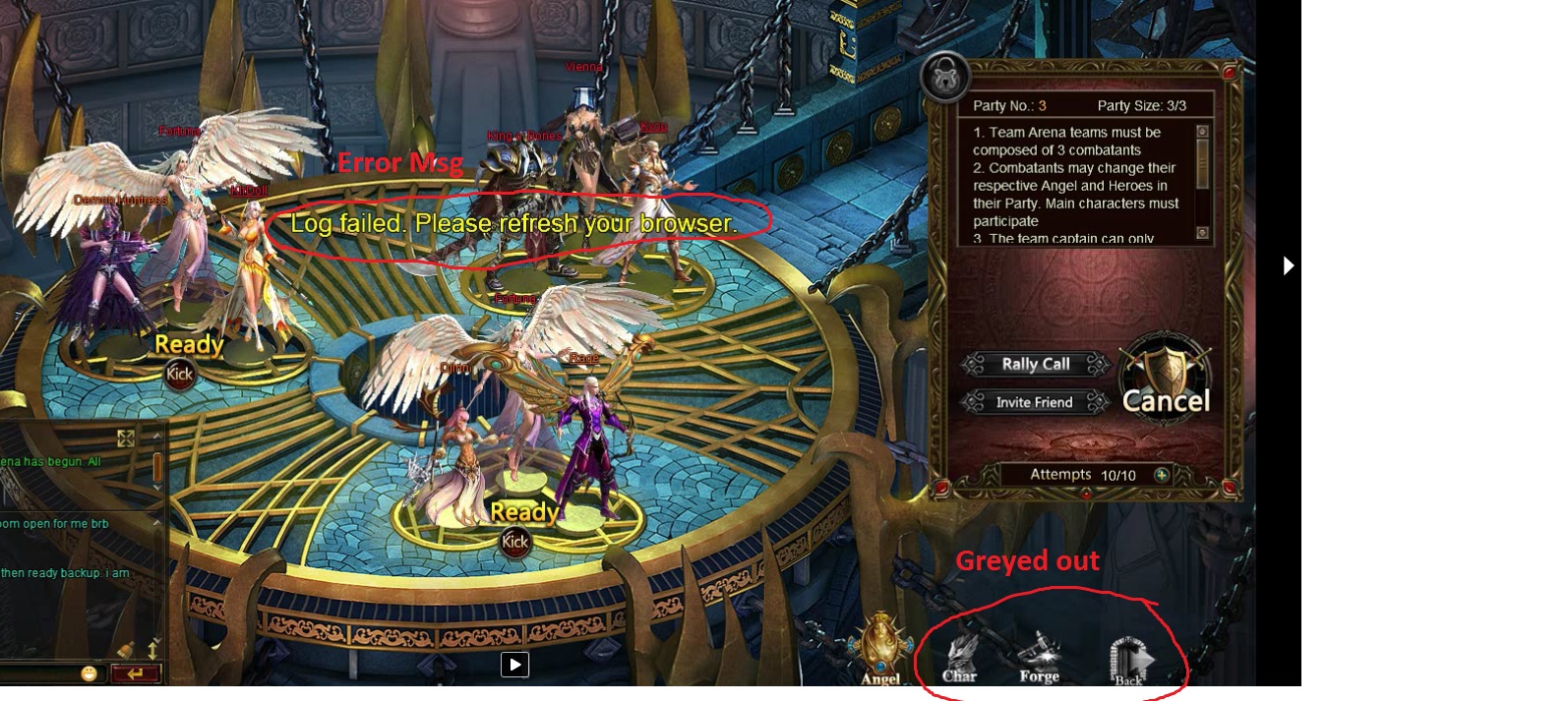Open the Char menu
This screenshot has height=701, width=1568.
(960, 659)
